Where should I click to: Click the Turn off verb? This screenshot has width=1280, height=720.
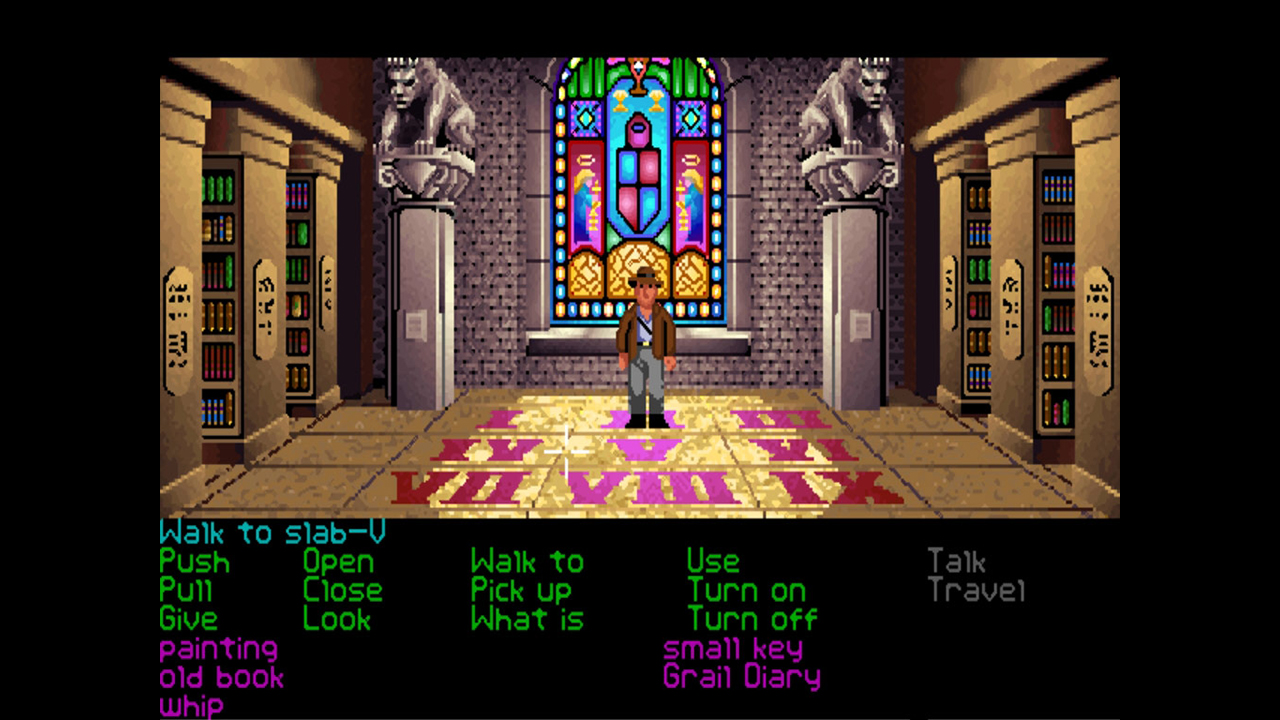pos(752,619)
